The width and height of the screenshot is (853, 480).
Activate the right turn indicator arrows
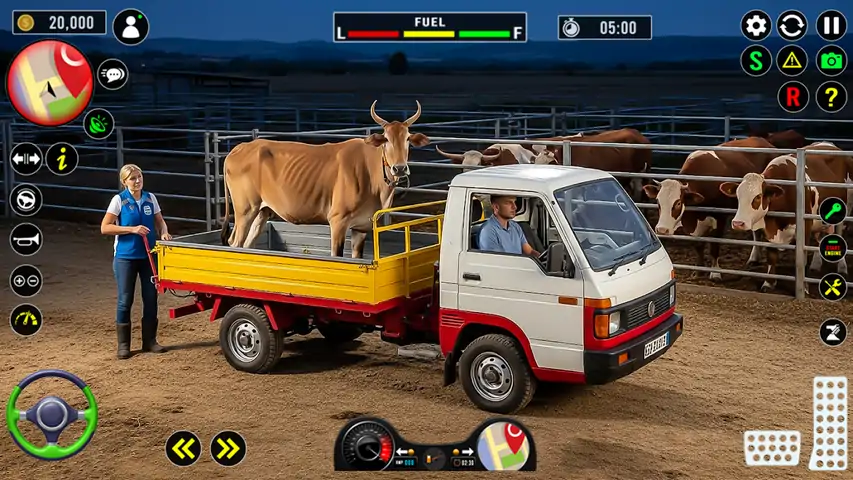(x=229, y=448)
